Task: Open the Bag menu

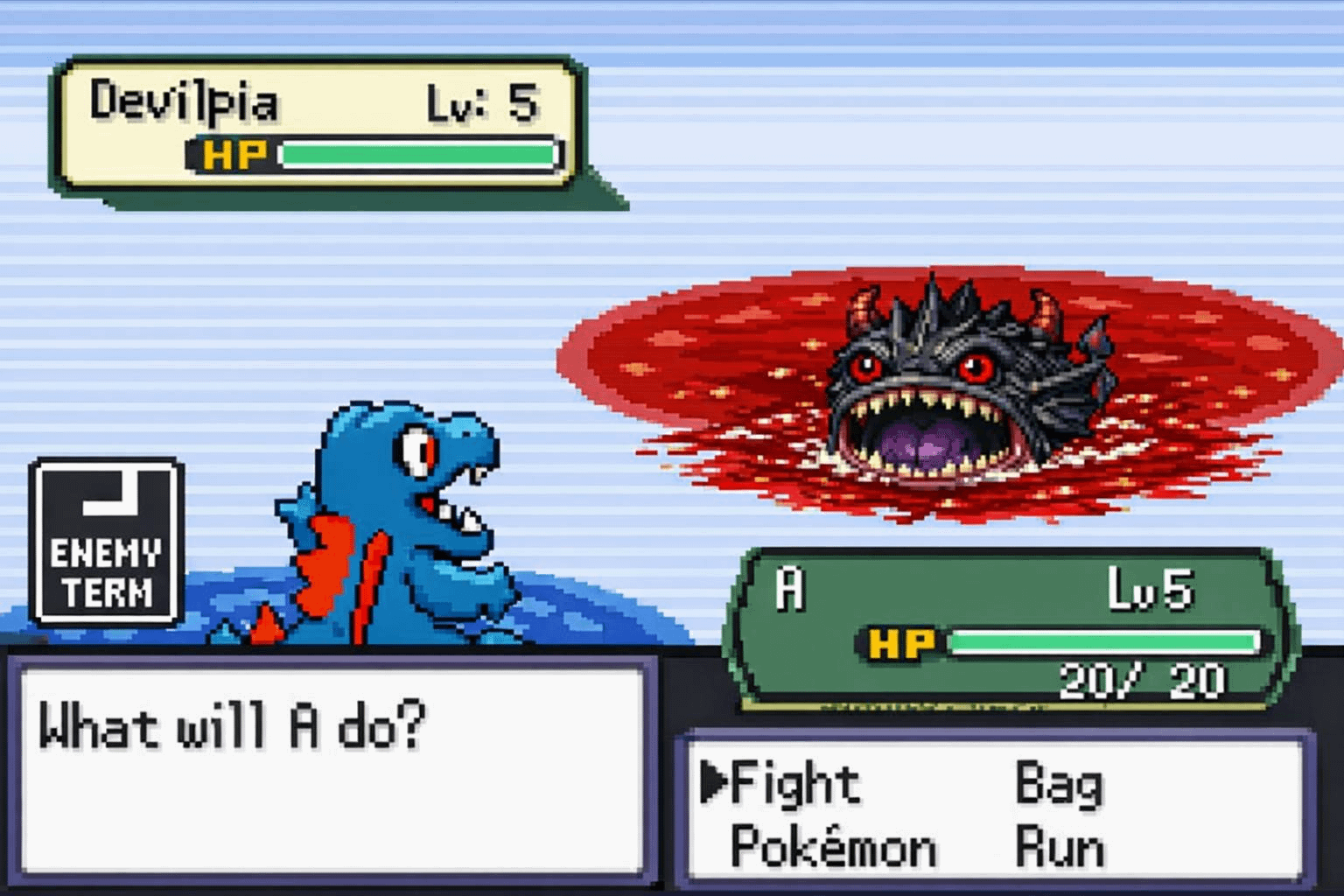Action: click(1058, 783)
